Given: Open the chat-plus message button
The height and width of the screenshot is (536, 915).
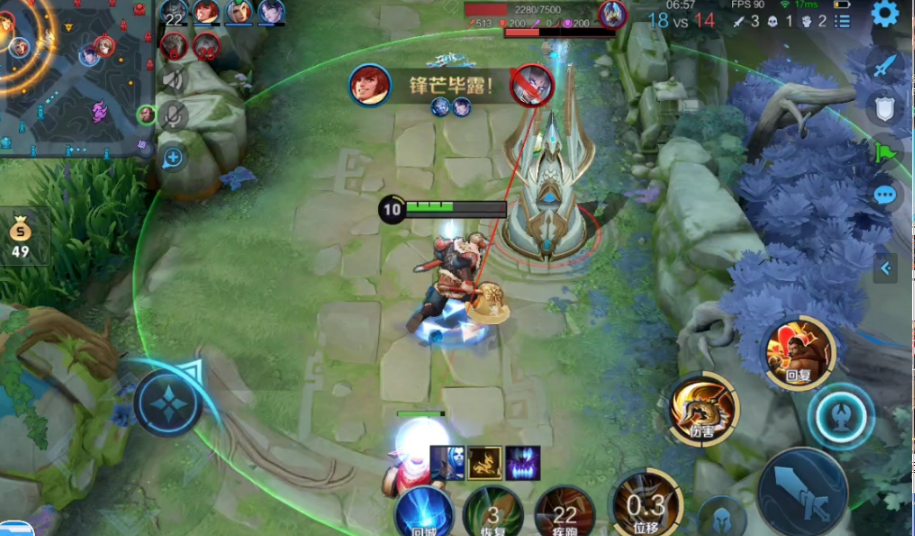Looking at the screenshot, I should 173,157.
